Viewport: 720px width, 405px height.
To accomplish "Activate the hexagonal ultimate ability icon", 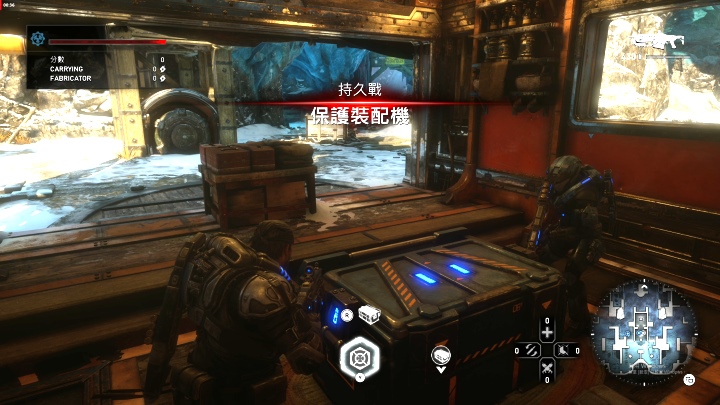I will [x=358, y=358].
